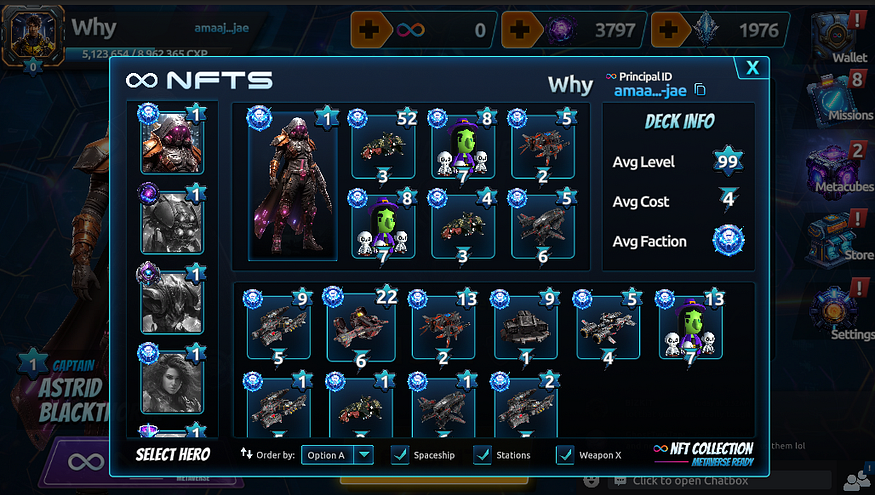This screenshot has width=875, height=495.
Task: Toggle the Weapon X filter checkbox
Action: 565,455
